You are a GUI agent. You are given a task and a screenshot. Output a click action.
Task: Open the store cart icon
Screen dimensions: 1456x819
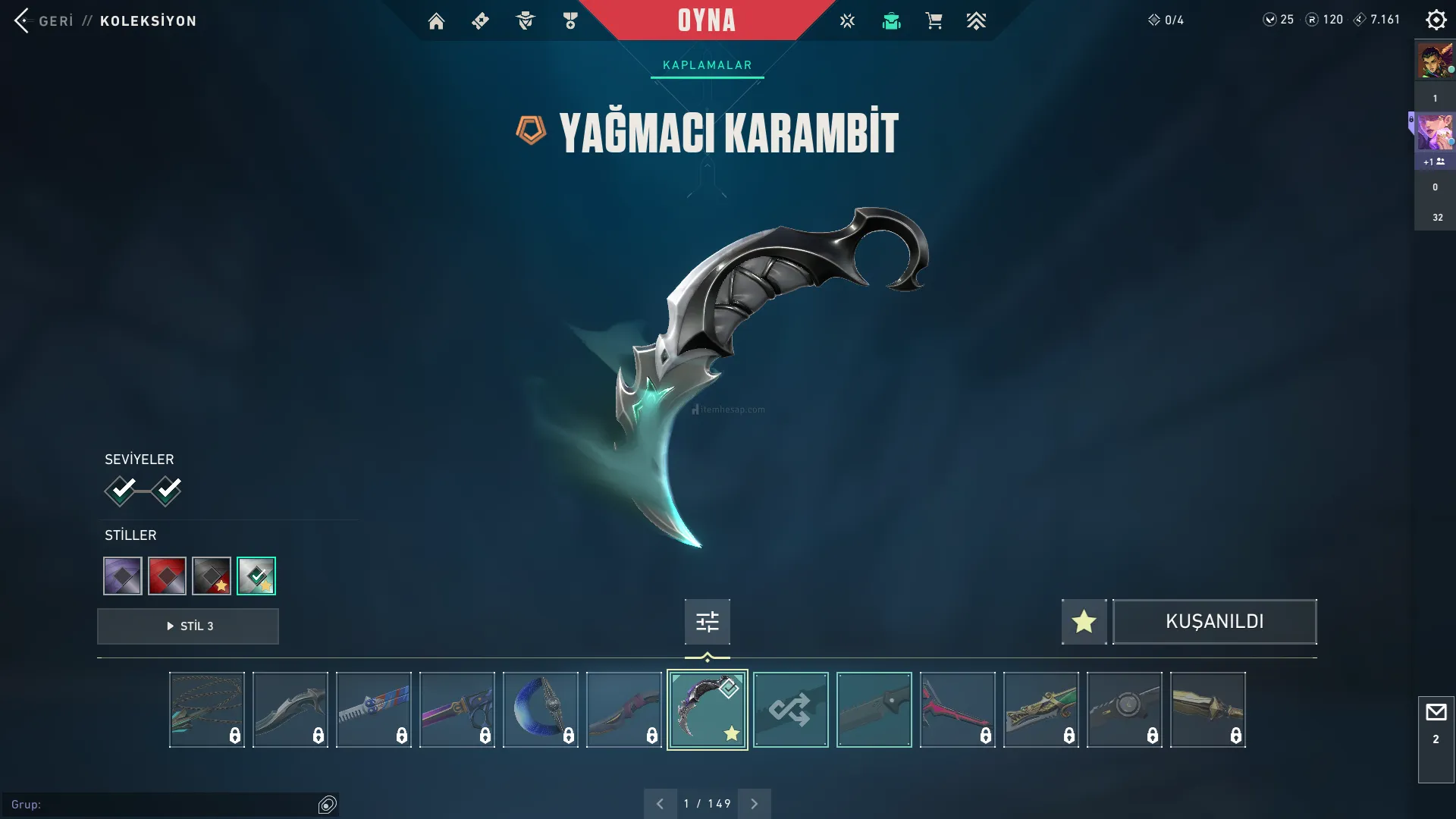click(934, 21)
